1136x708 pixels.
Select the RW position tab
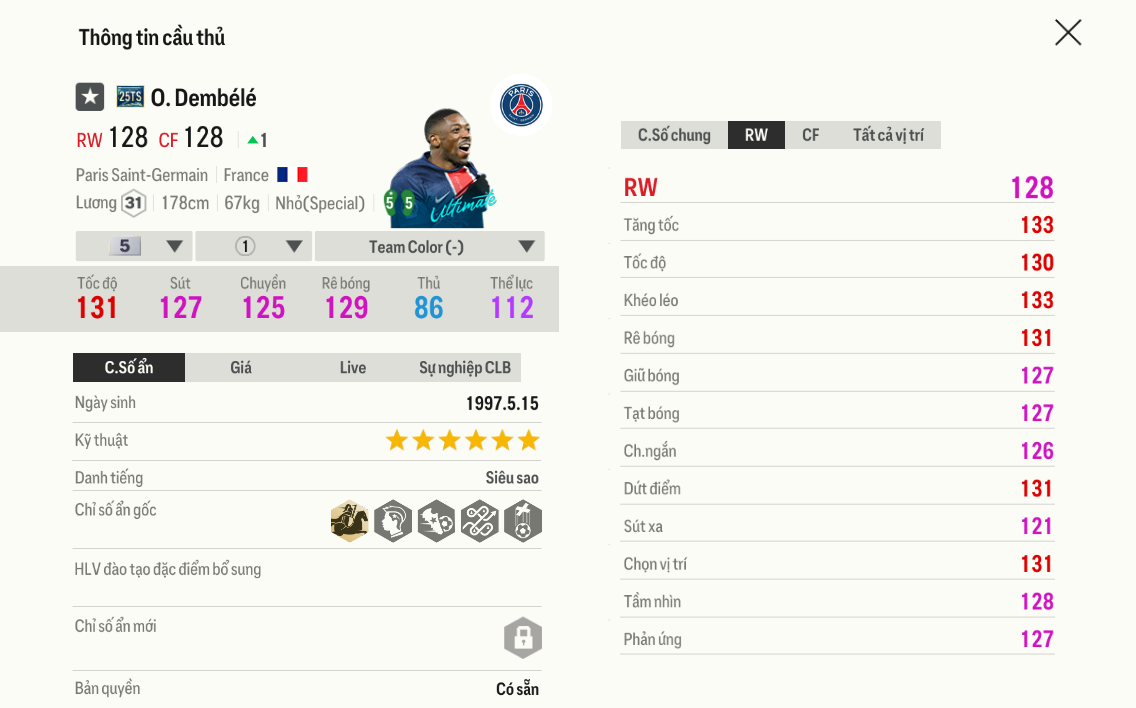coord(756,135)
